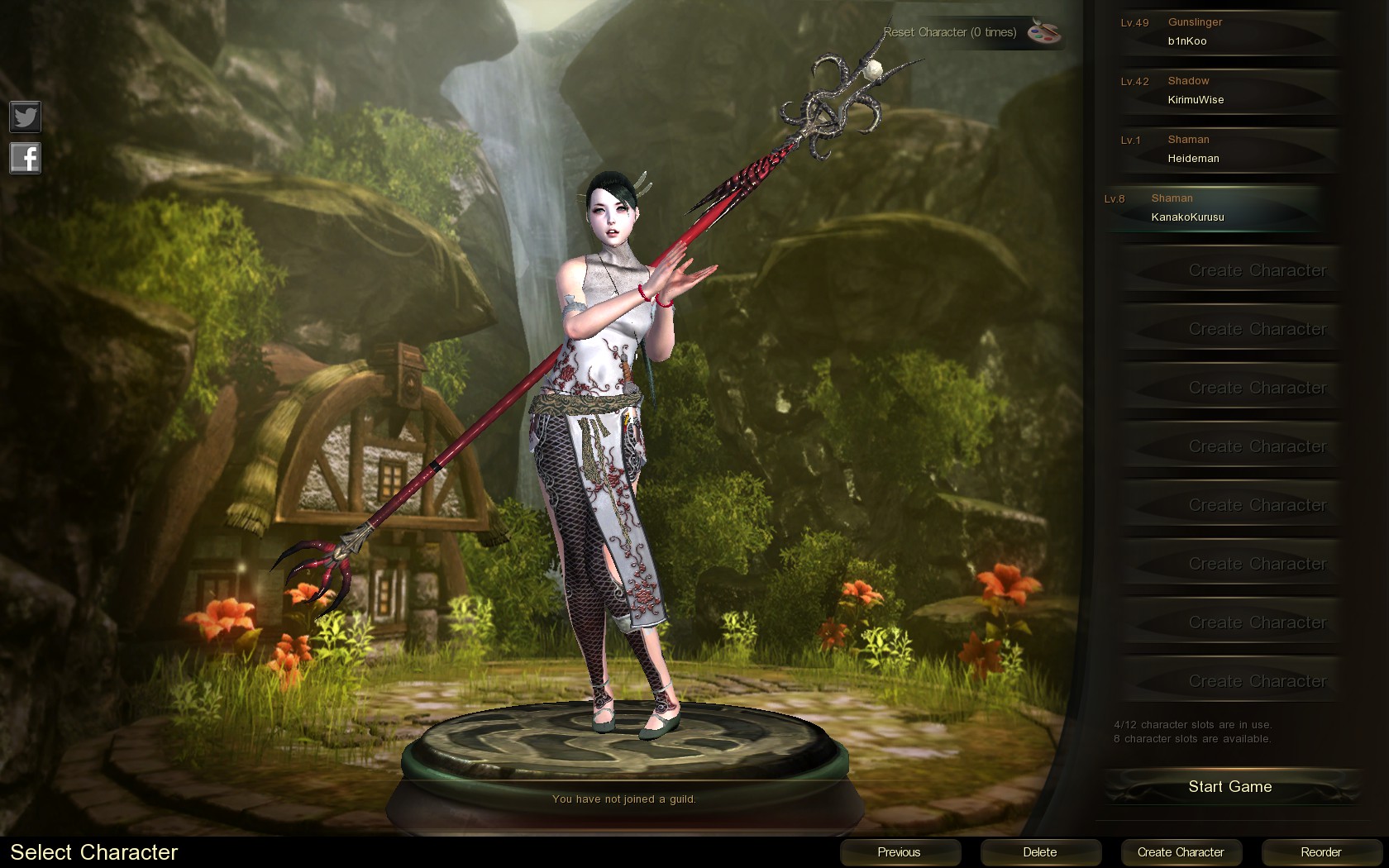Open Create Character from the bottom bar
Image resolution: width=1389 pixels, height=868 pixels.
pyautogui.click(x=1181, y=852)
